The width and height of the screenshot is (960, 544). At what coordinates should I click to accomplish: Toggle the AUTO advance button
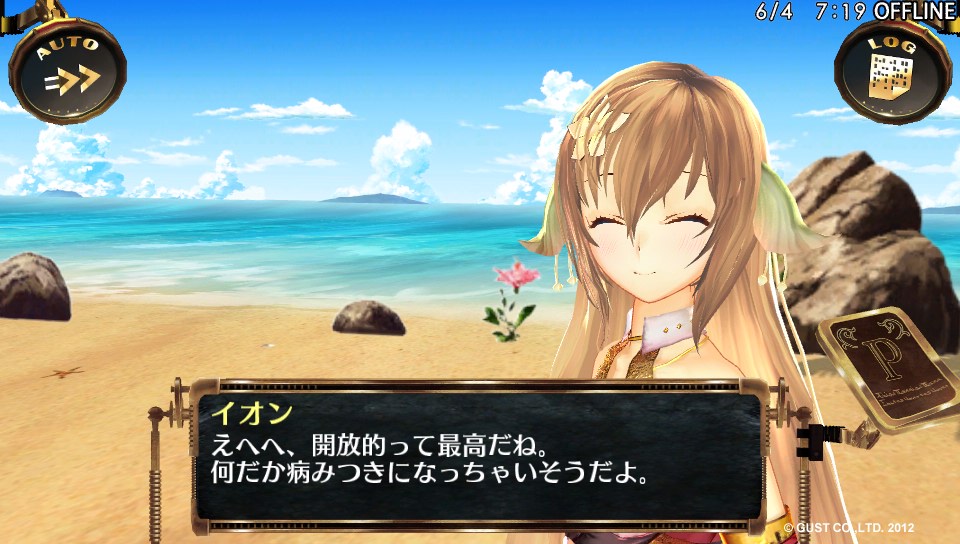[68, 71]
